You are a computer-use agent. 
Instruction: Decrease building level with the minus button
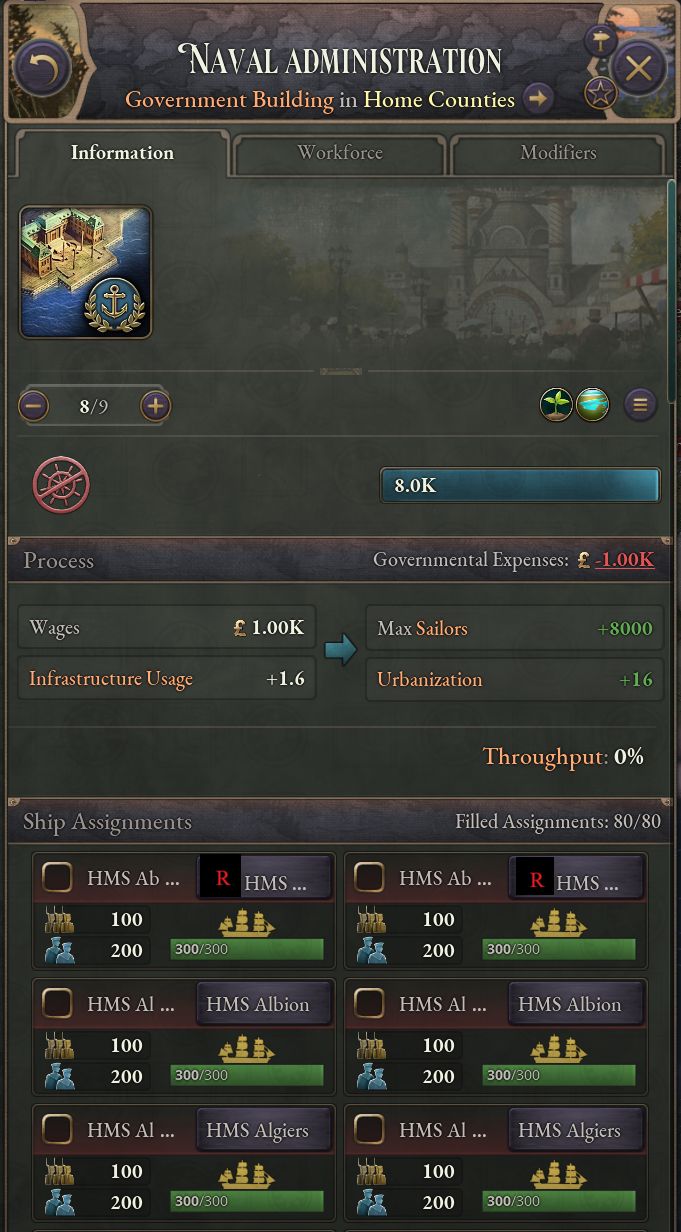(x=34, y=406)
